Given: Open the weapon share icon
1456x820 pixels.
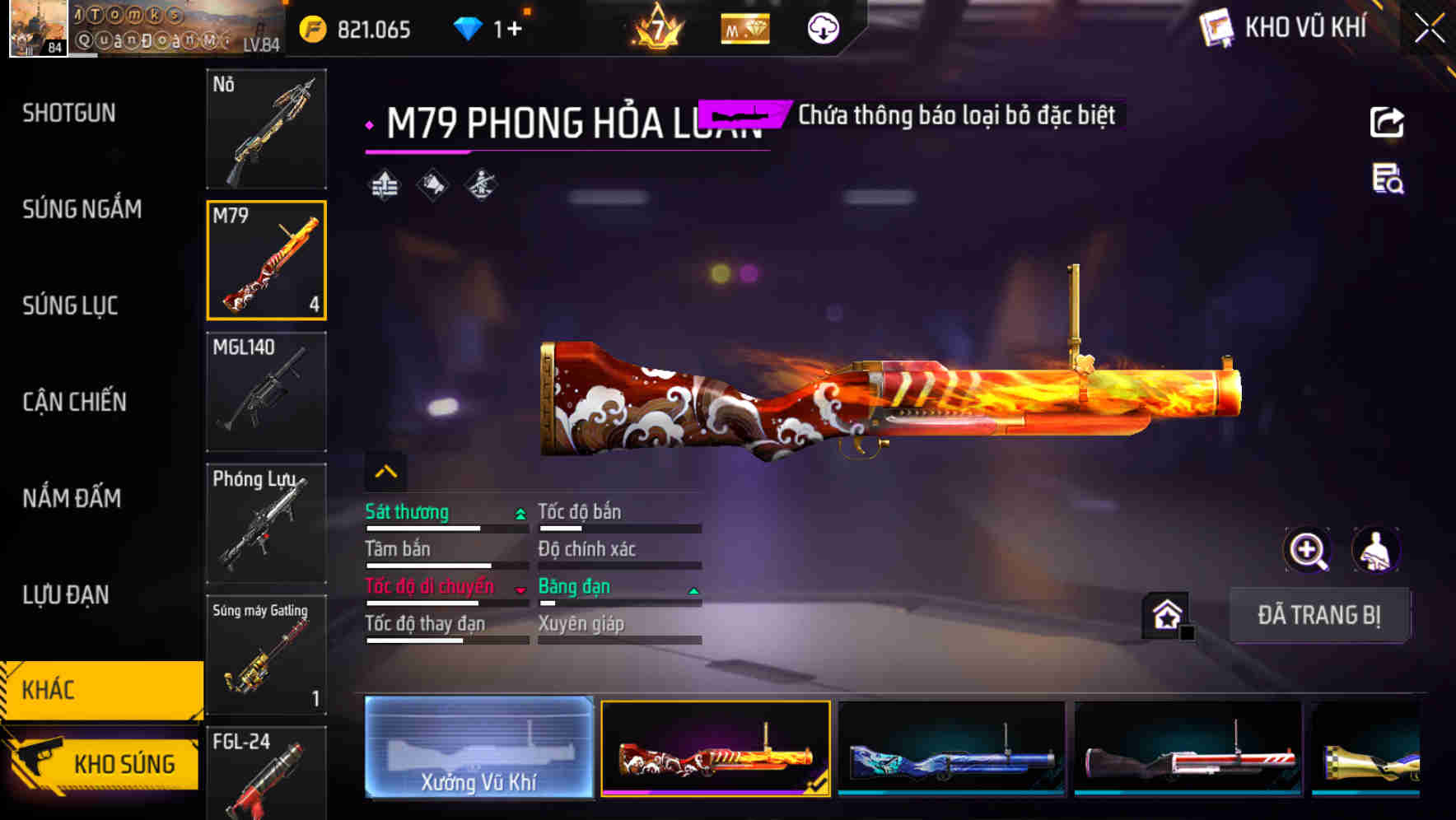Looking at the screenshot, I should point(1388,122).
